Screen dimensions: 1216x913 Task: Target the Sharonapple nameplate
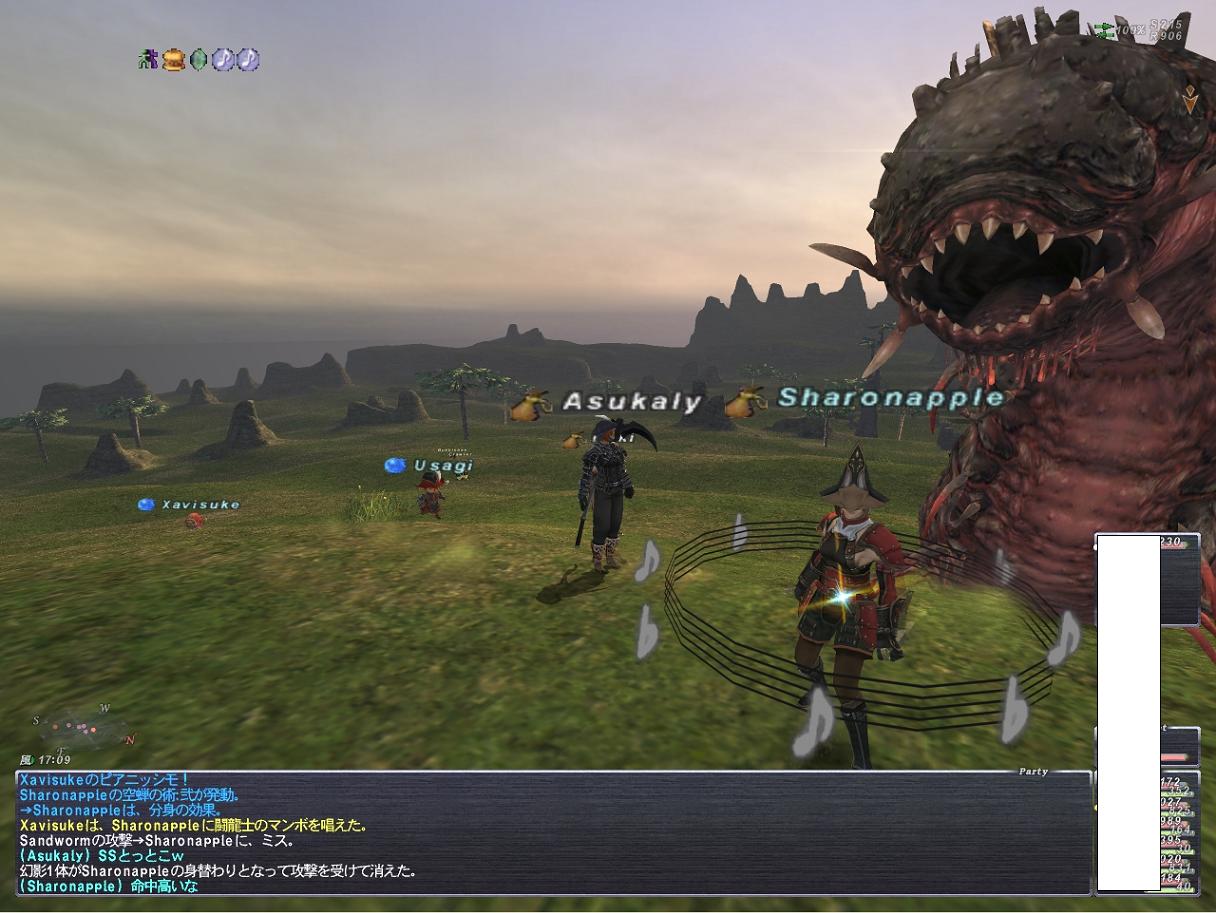[x=890, y=398]
